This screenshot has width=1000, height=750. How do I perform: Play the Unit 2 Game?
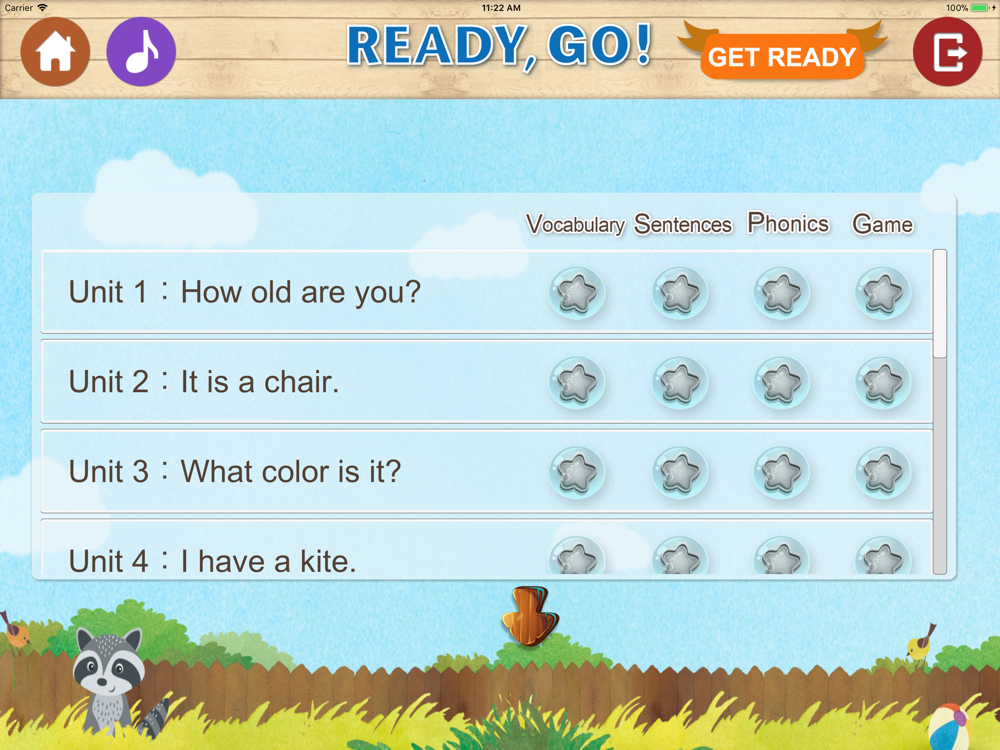tap(883, 382)
